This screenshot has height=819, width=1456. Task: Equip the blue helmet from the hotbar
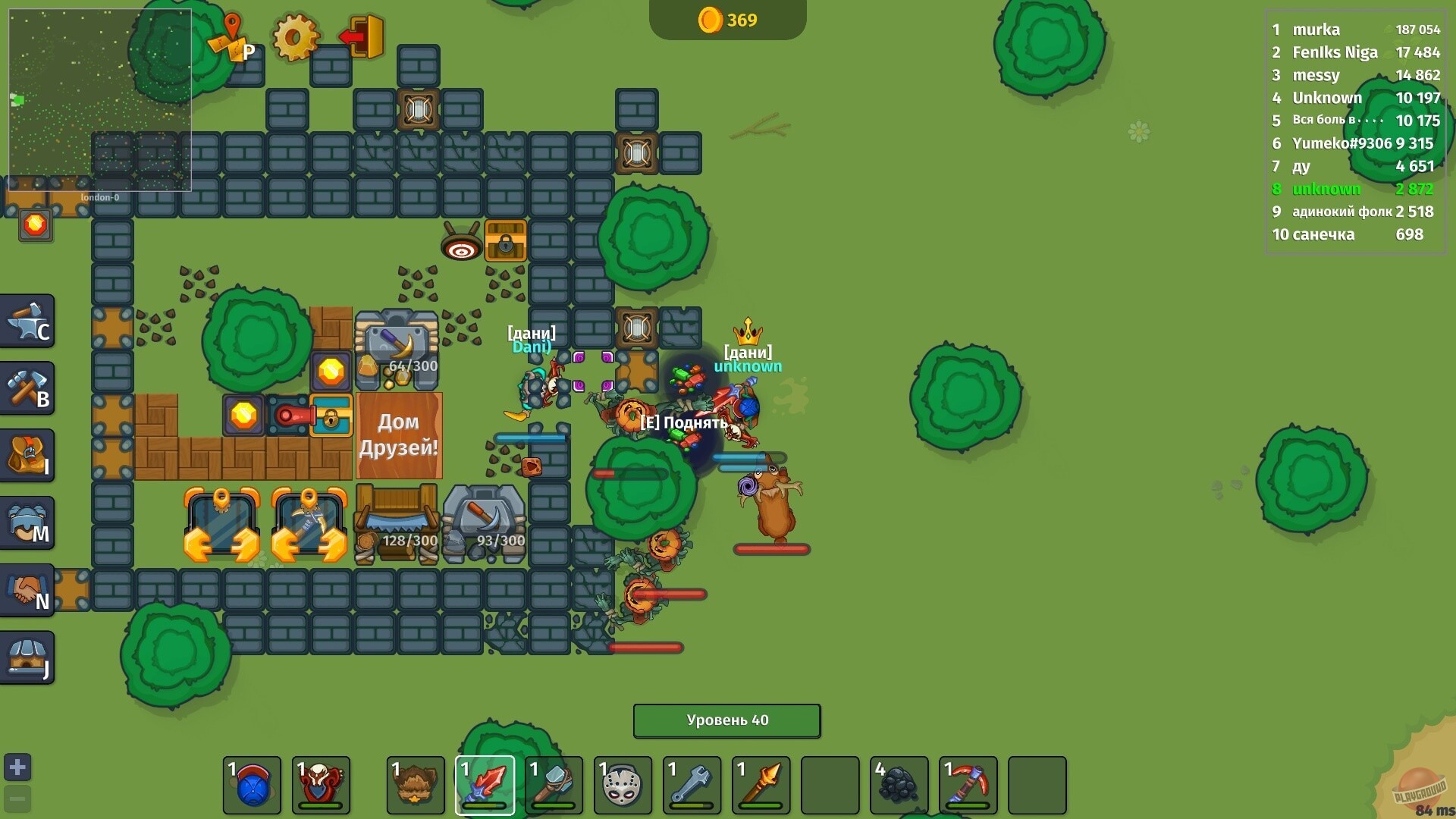(251, 785)
